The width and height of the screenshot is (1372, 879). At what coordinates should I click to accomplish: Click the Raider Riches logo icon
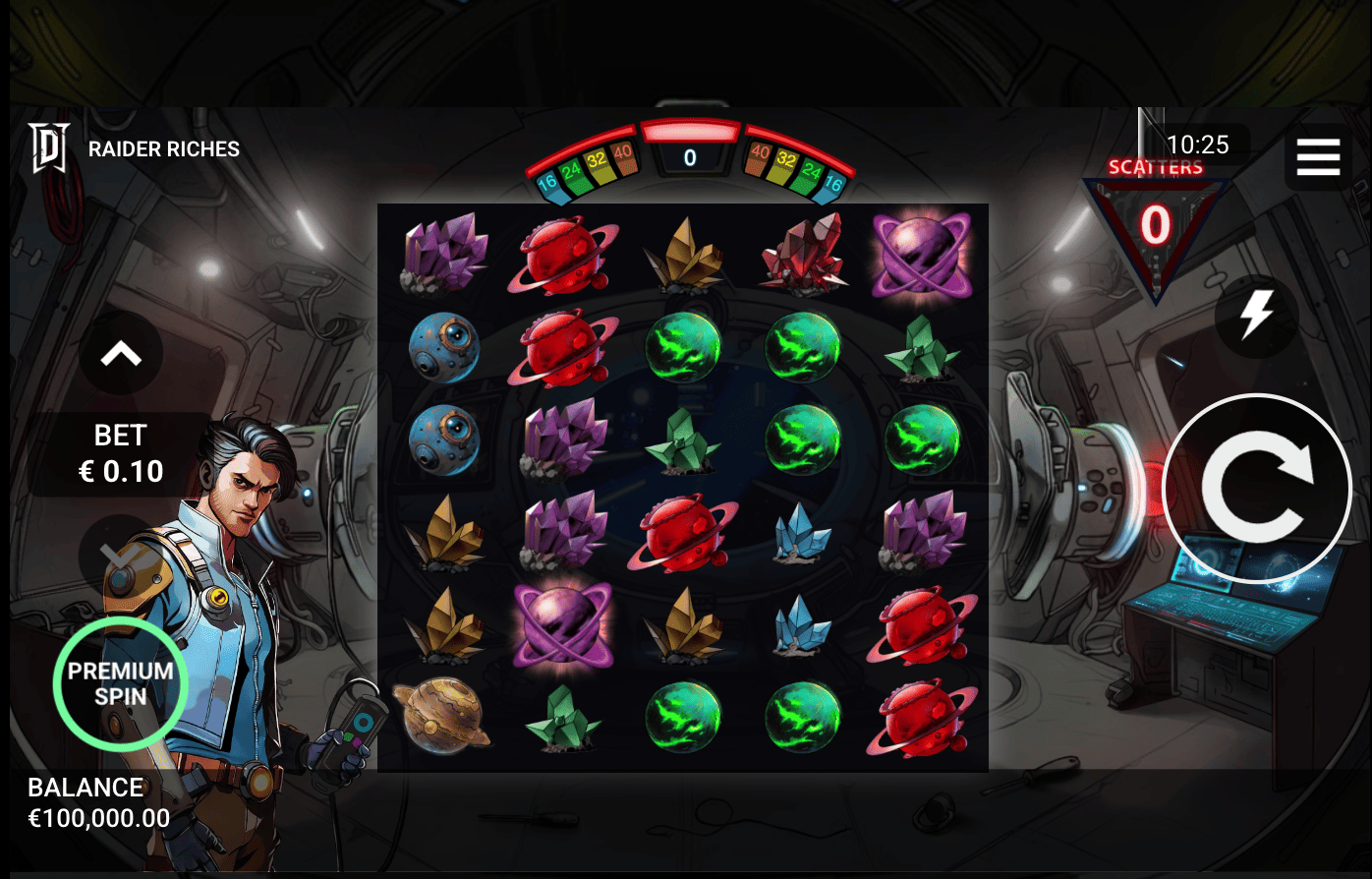pyautogui.click(x=48, y=147)
